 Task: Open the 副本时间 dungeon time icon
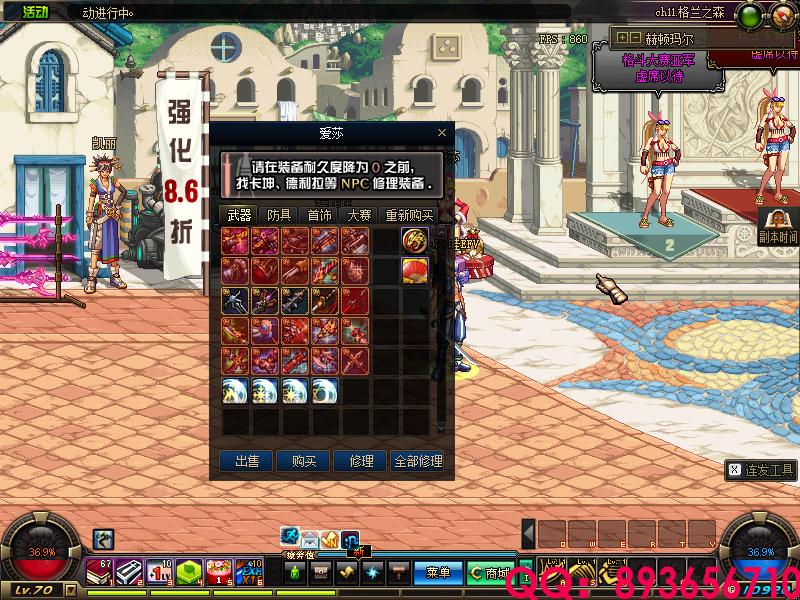(x=777, y=226)
